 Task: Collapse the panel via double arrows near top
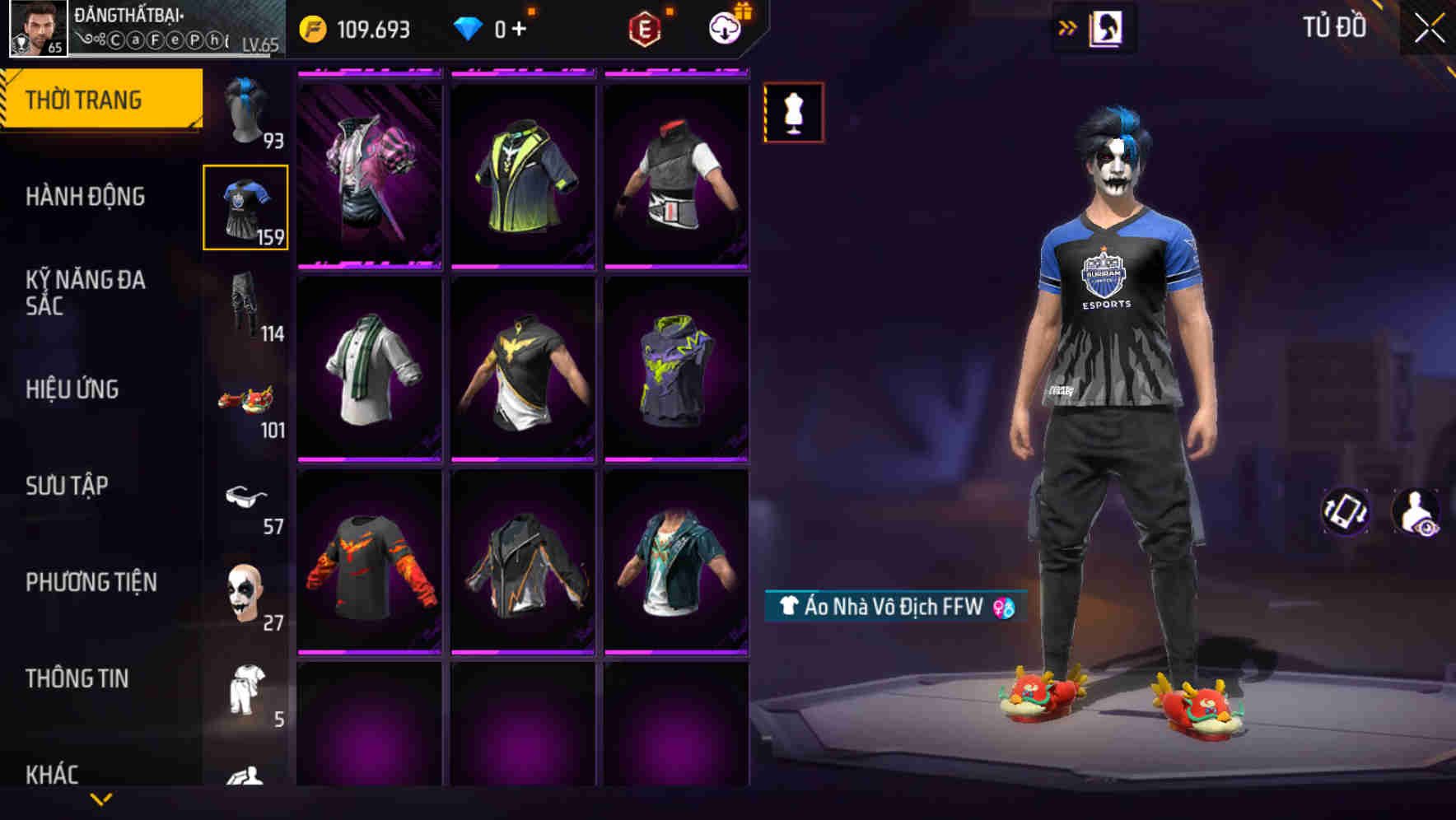1068,27
